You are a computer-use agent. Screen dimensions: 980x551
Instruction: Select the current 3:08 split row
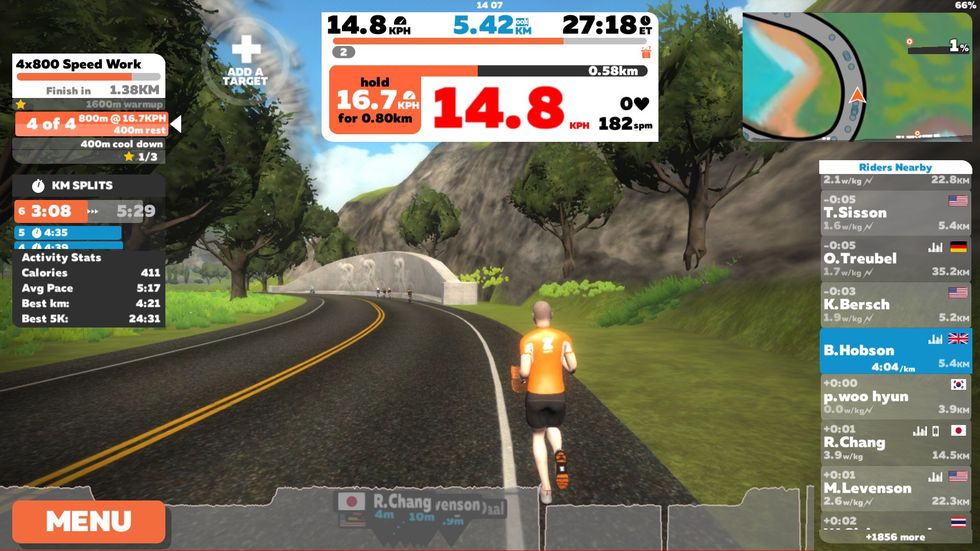(x=88, y=211)
